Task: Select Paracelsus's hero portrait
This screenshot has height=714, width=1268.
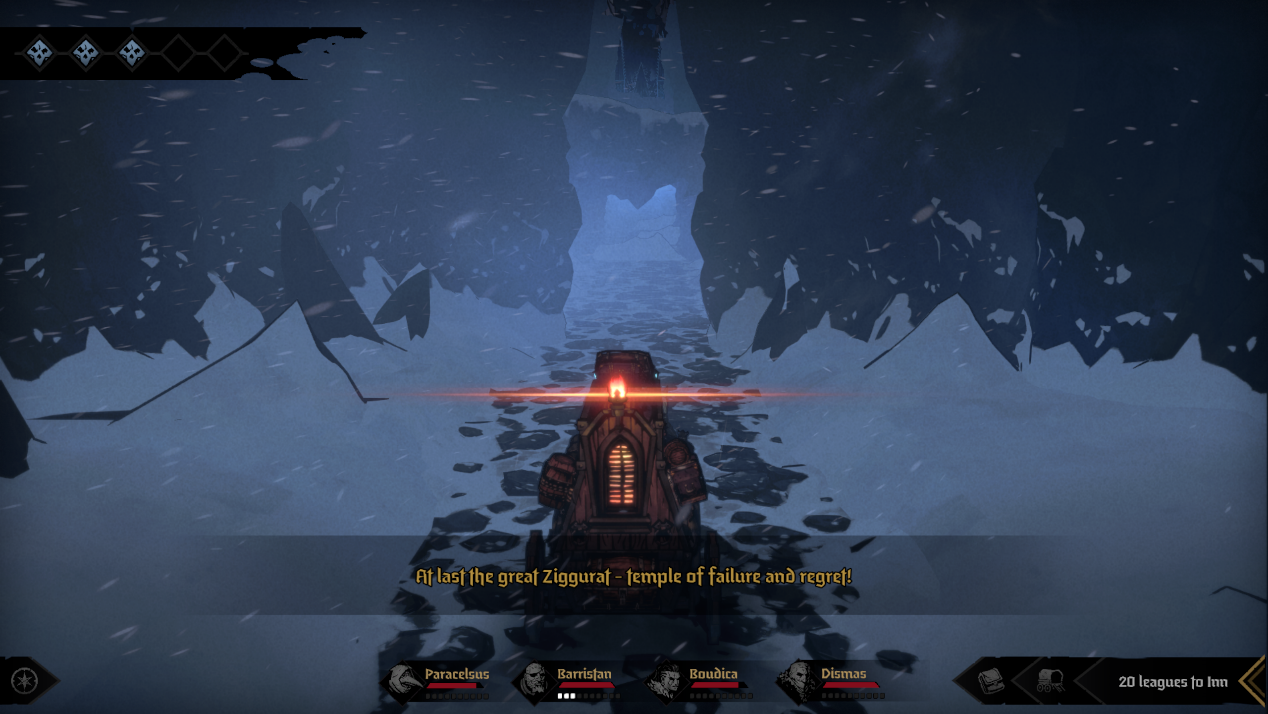Action: 404,682
